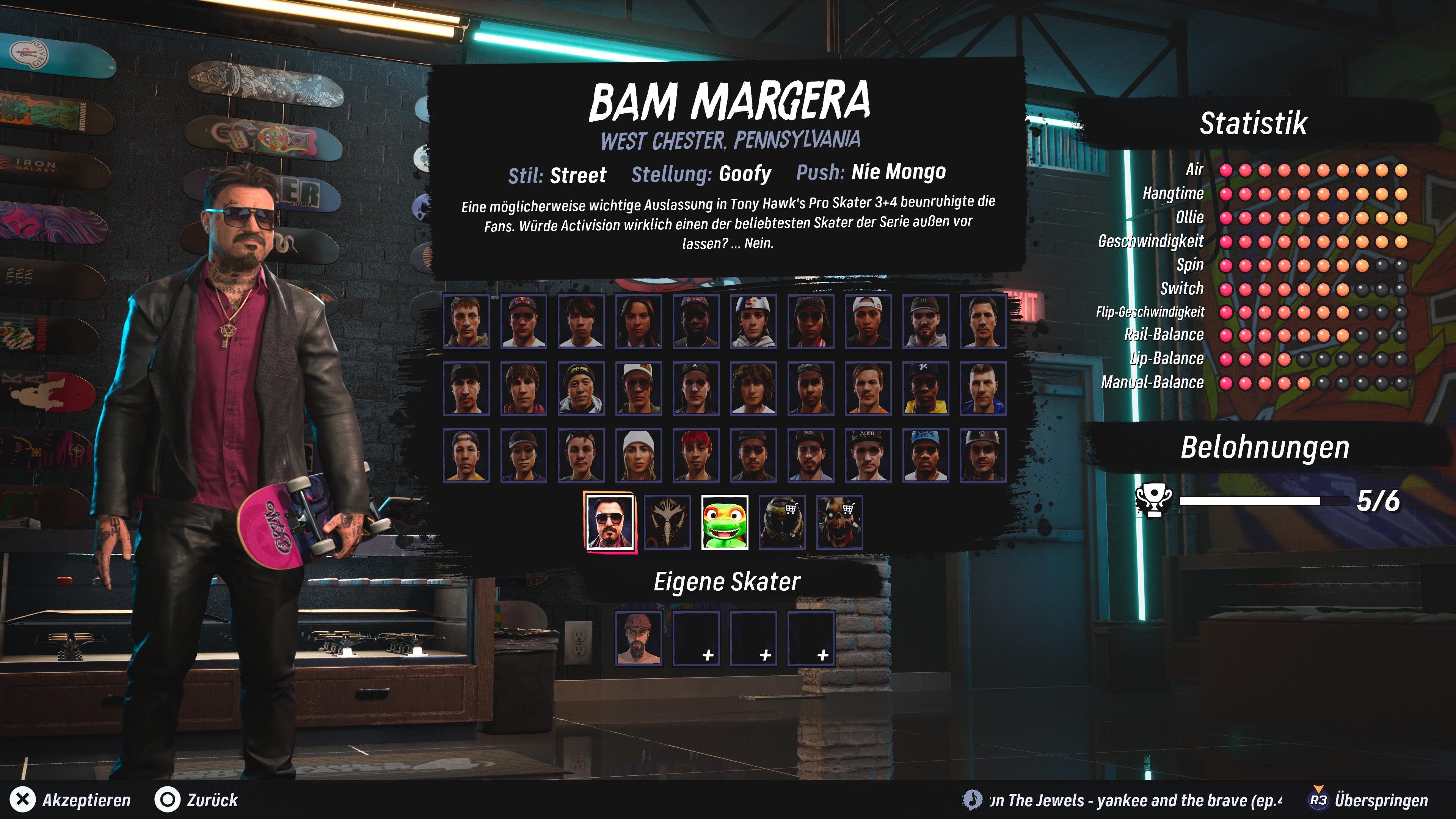Pick the skater wearing a black helmet
The image size is (1456, 819).
[x=983, y=455]
